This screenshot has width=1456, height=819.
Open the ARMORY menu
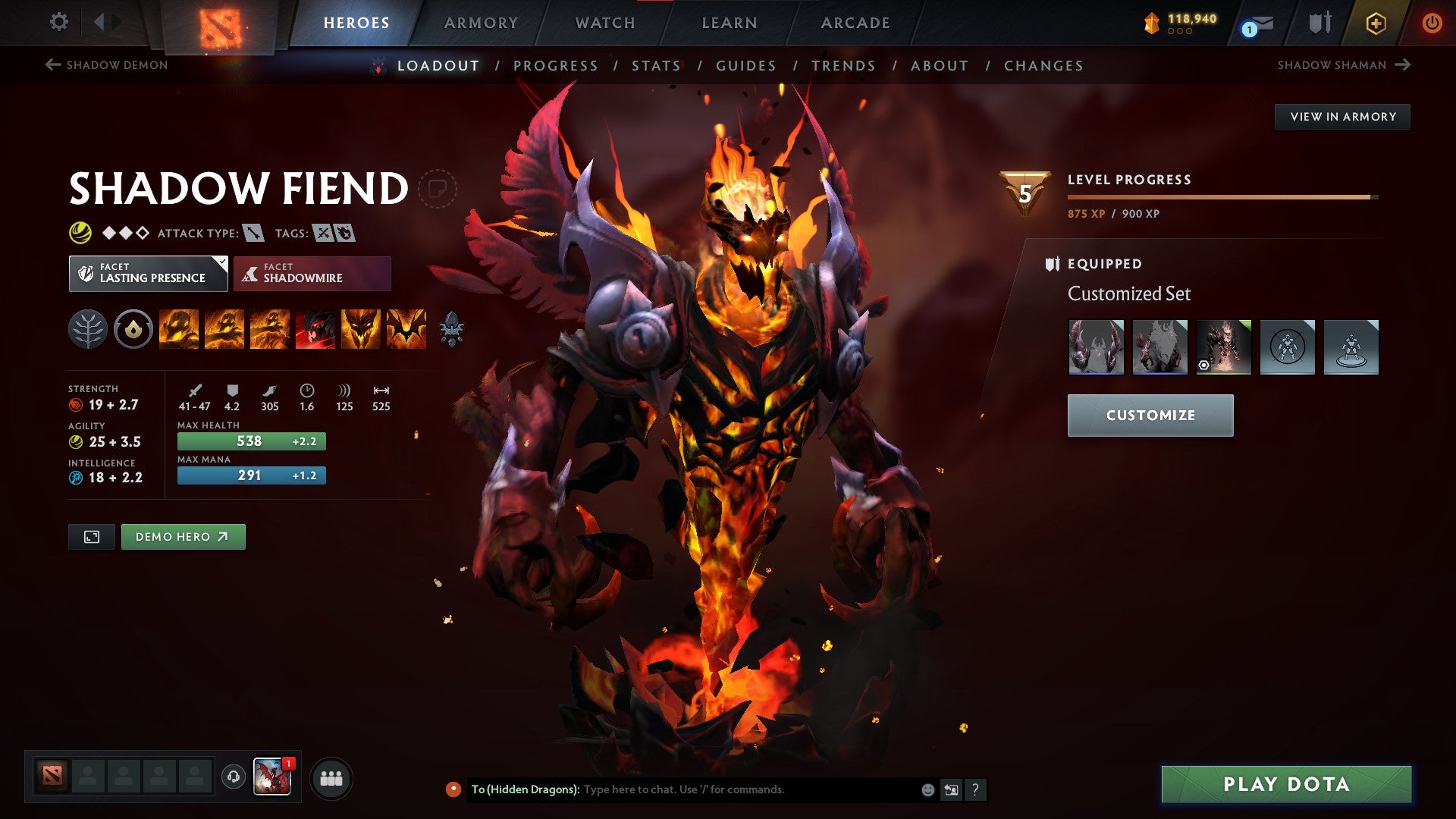pos(481,23)
